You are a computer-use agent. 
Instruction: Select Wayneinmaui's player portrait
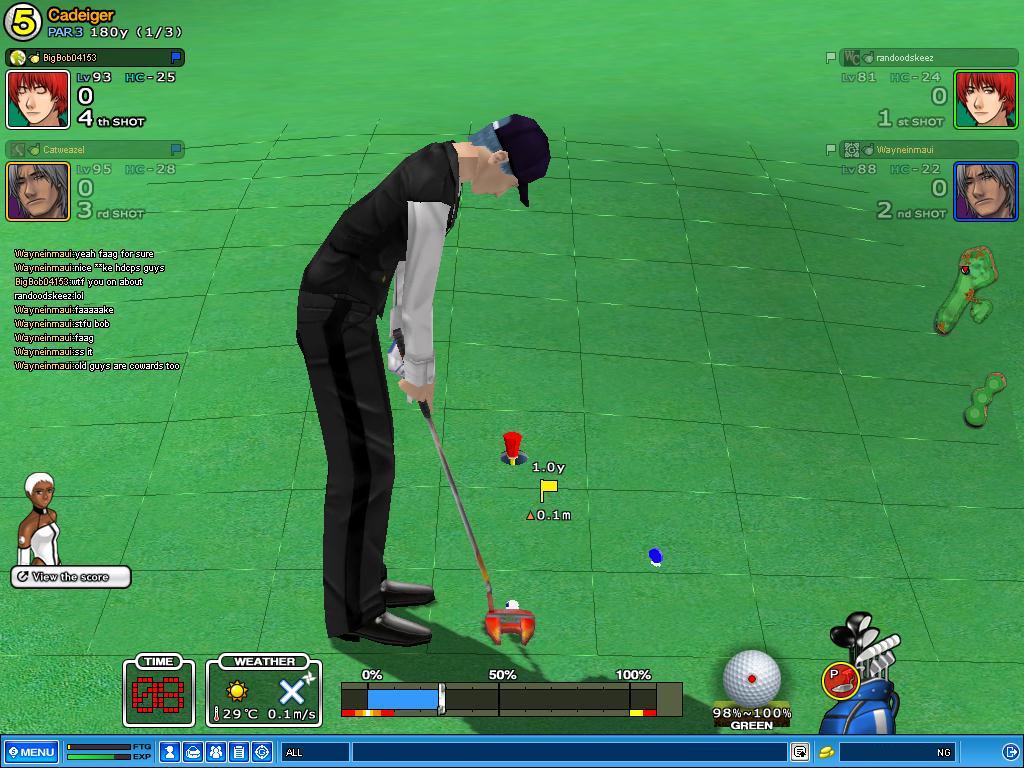click(986, 191)
